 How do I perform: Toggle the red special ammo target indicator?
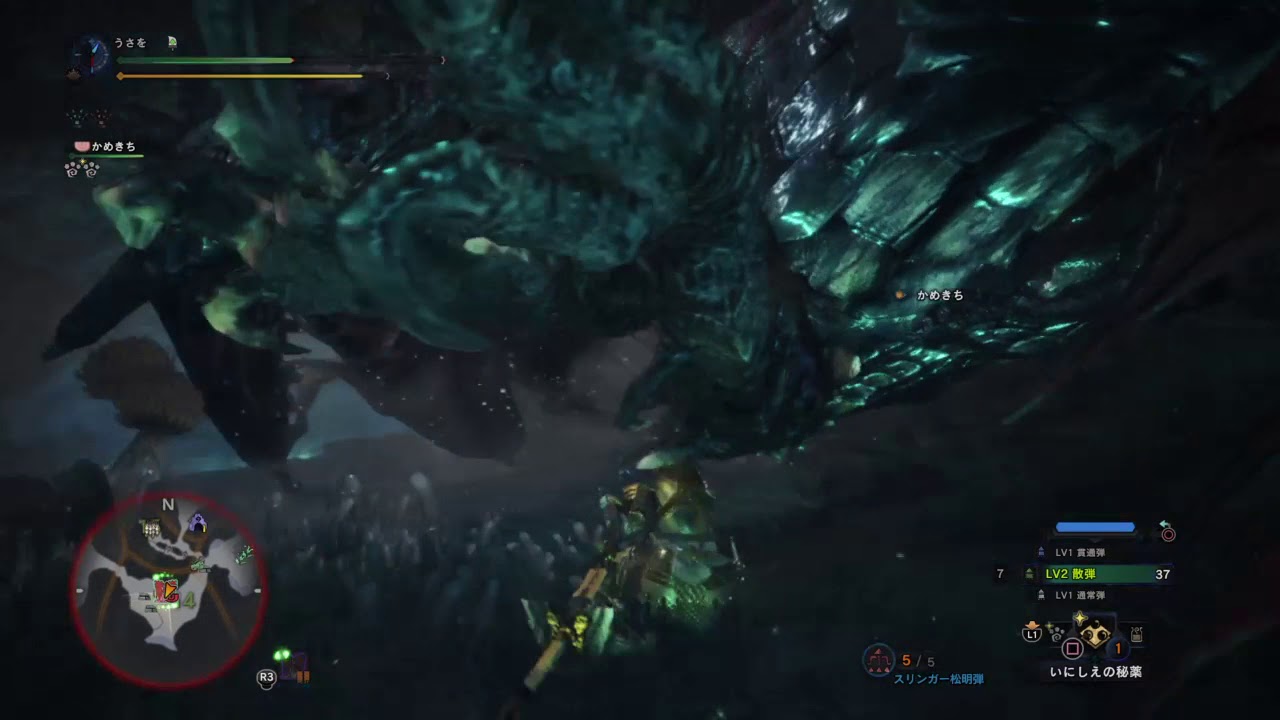pyautogui.click(x=1168, y=534)
